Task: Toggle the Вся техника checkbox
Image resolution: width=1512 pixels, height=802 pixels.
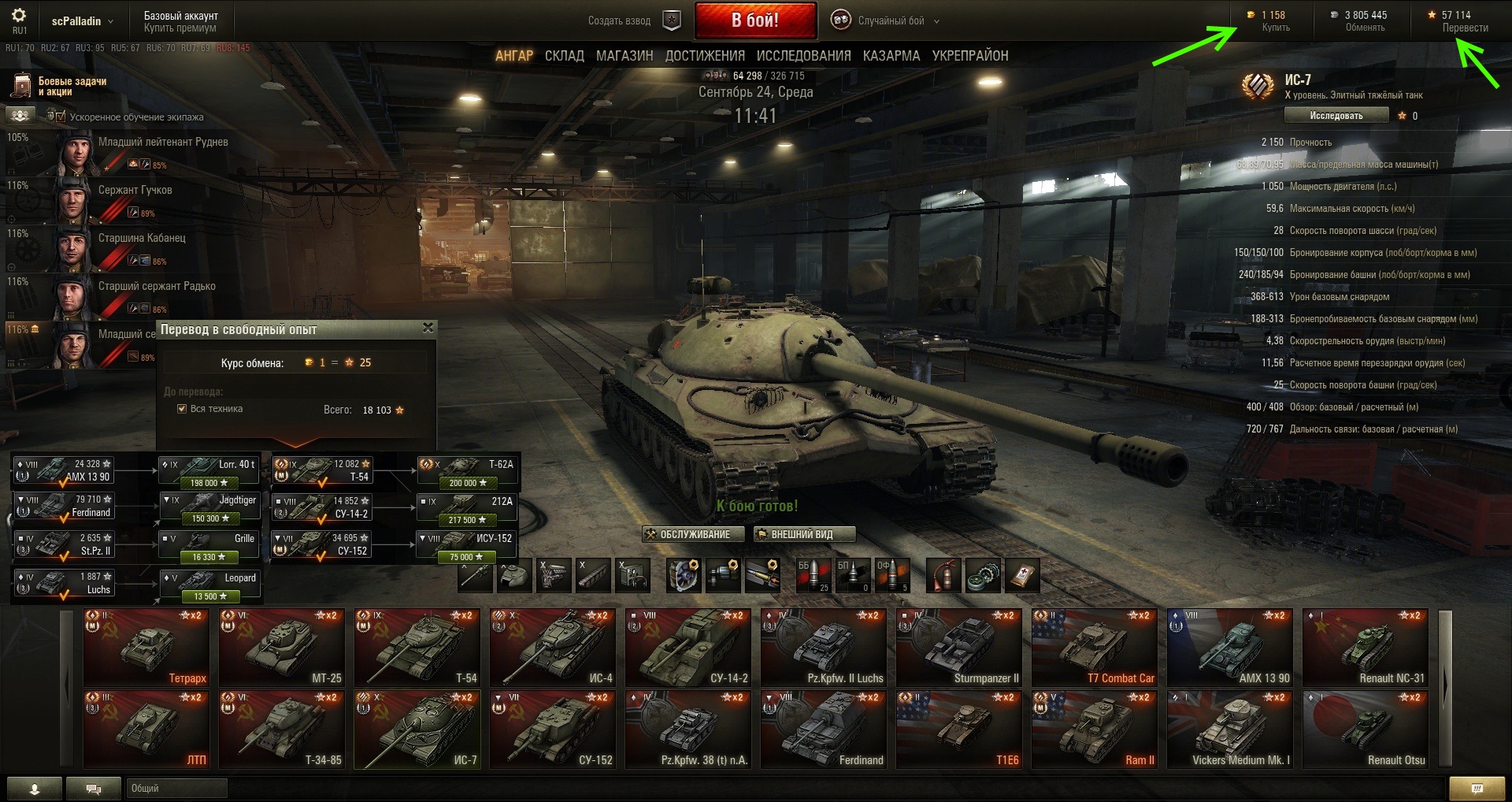Action: [x=182, y=409]
